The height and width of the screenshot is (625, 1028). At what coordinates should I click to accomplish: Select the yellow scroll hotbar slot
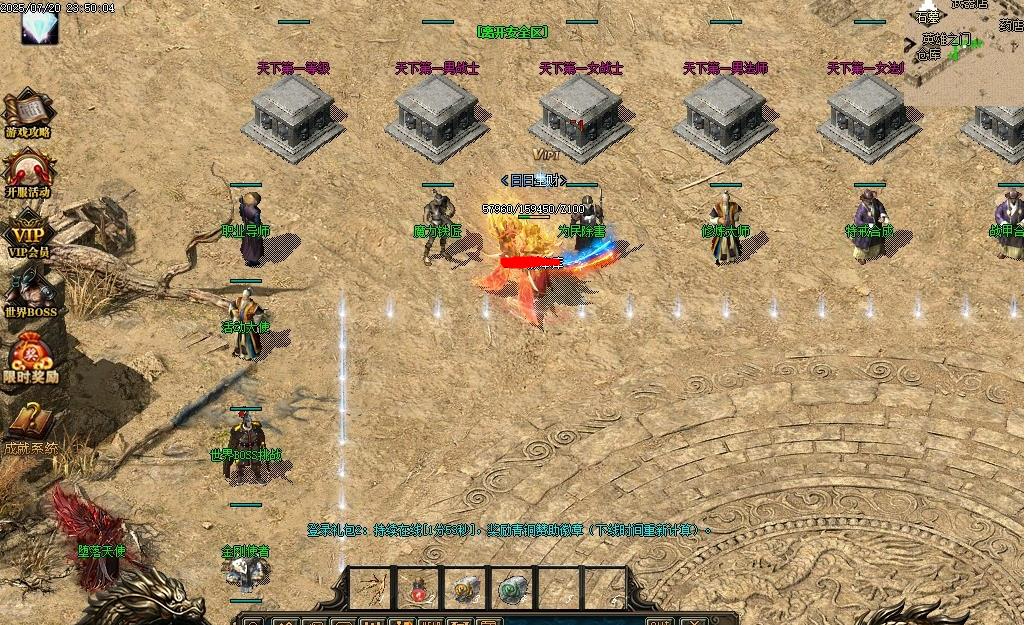pos(467,589)
